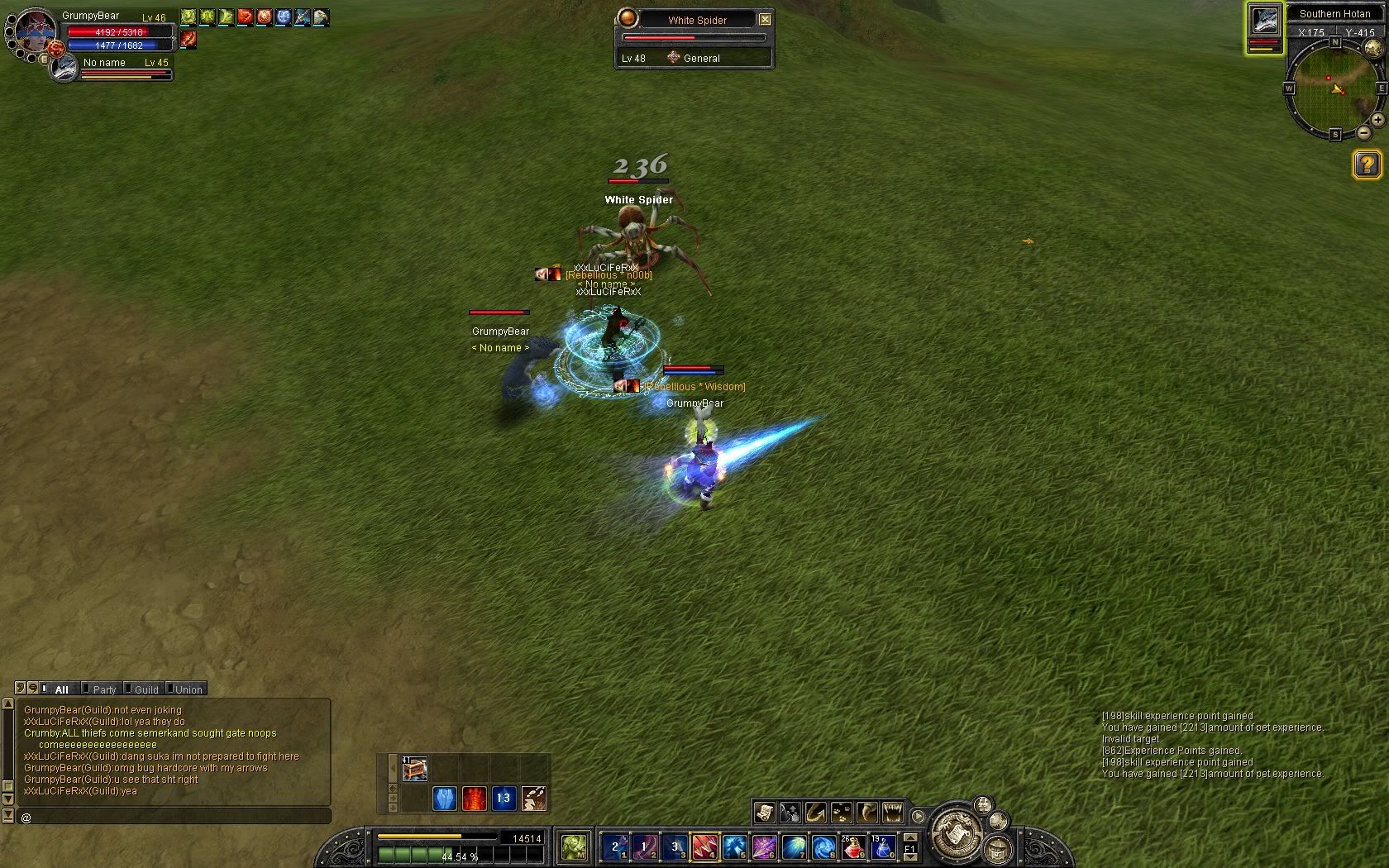Use the red health potion slot
The width and height of the screenshot is (1389, 868).
(x=853, y=847)
